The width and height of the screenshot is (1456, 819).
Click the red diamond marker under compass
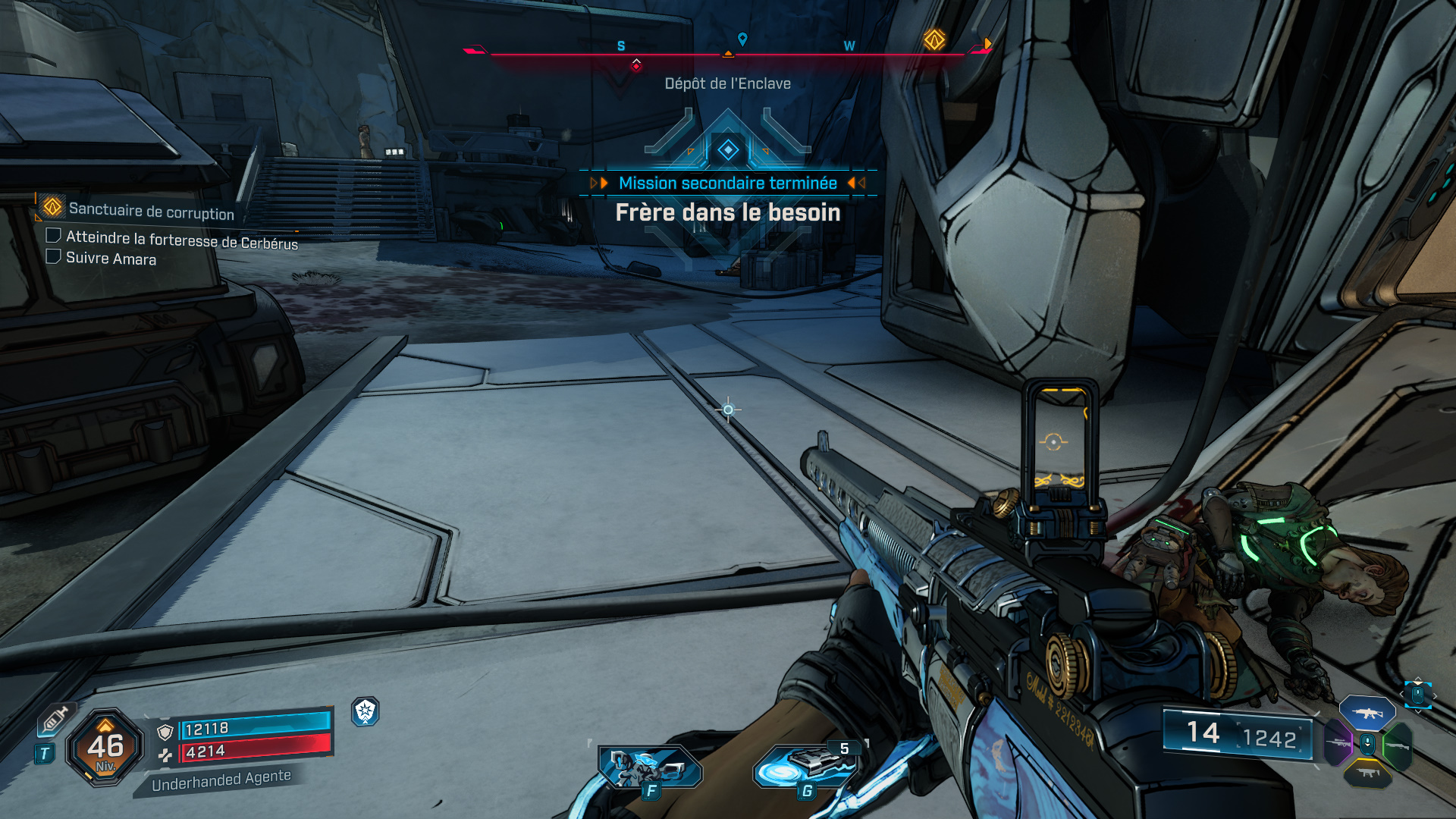click(636, 66)
